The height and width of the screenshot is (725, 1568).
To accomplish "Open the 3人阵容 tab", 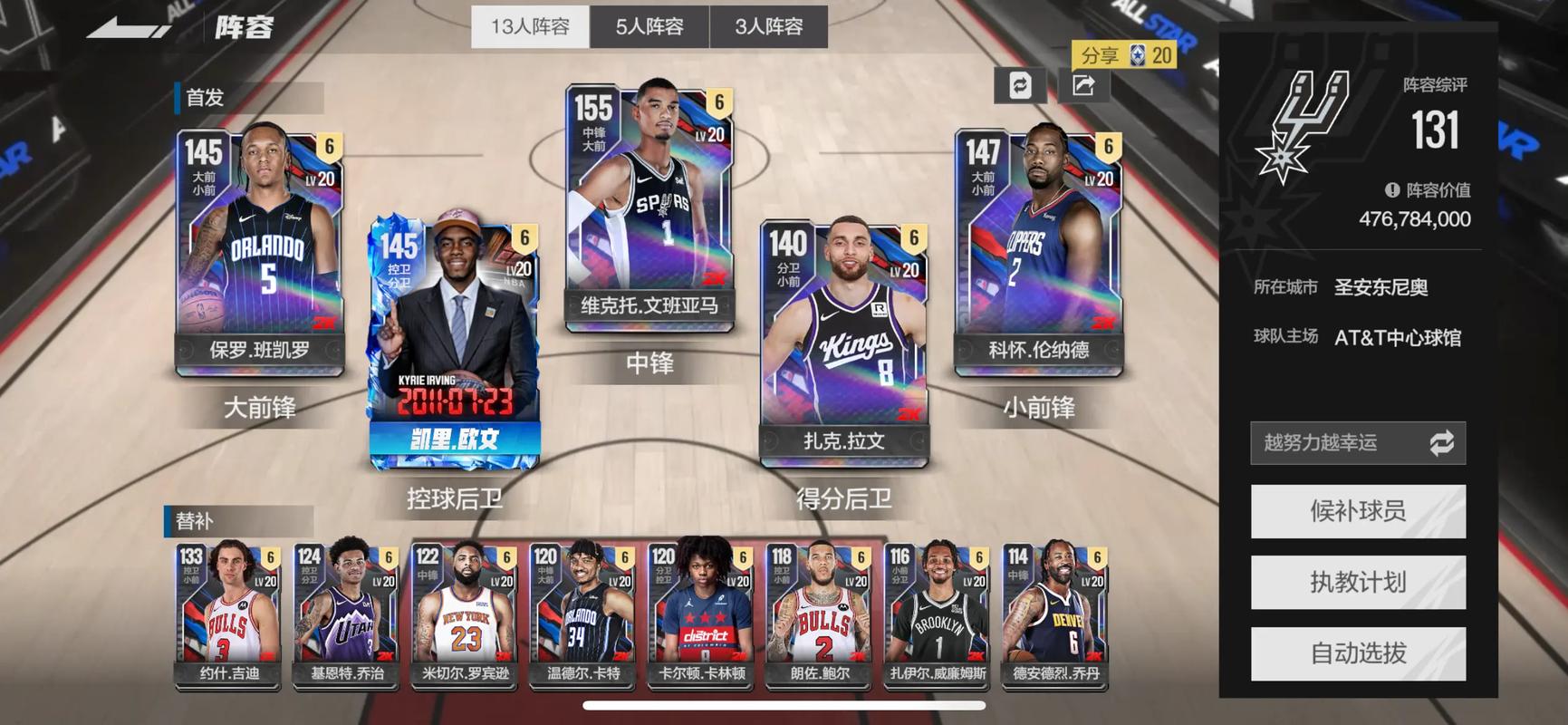I will click(x=768, y=27).
